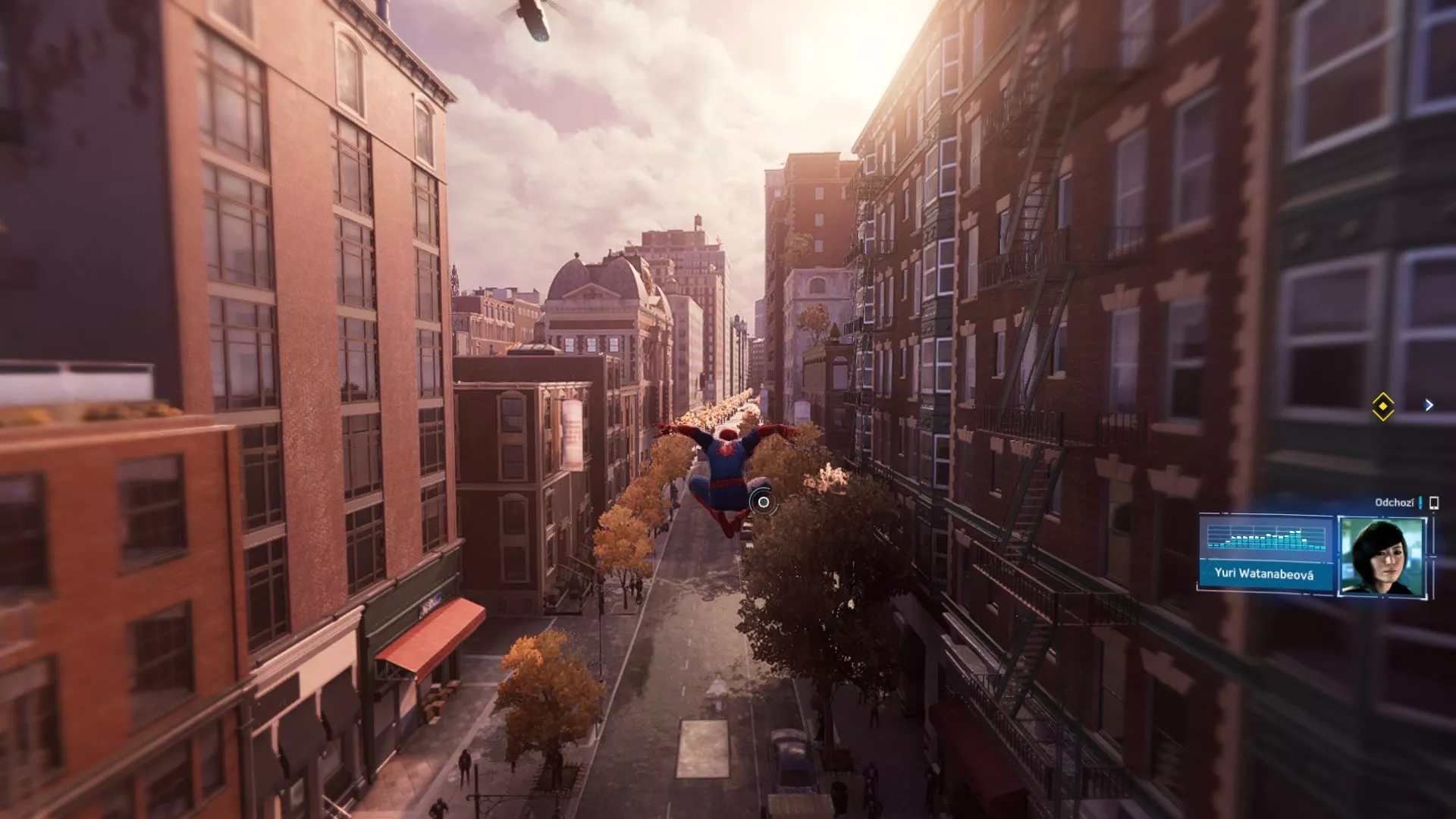
Task: Toggle the outgoing call Odchozí indicator
Action: tap(1395, 502)
